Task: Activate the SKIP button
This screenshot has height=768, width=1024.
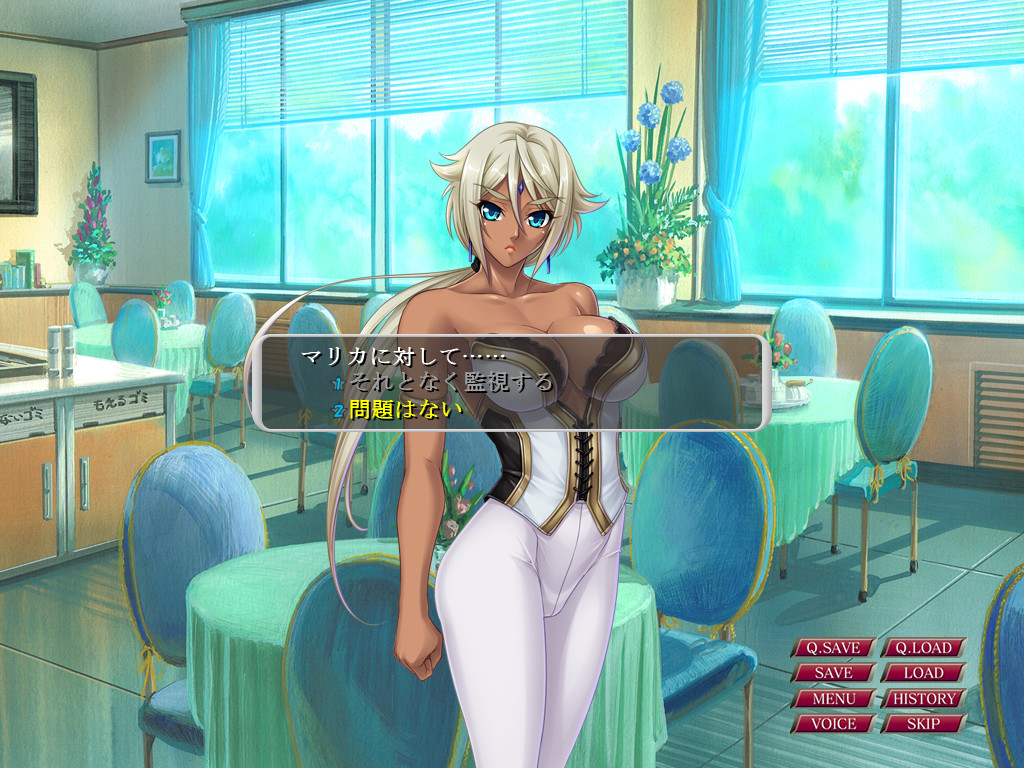Action: [x=923, y=723]
